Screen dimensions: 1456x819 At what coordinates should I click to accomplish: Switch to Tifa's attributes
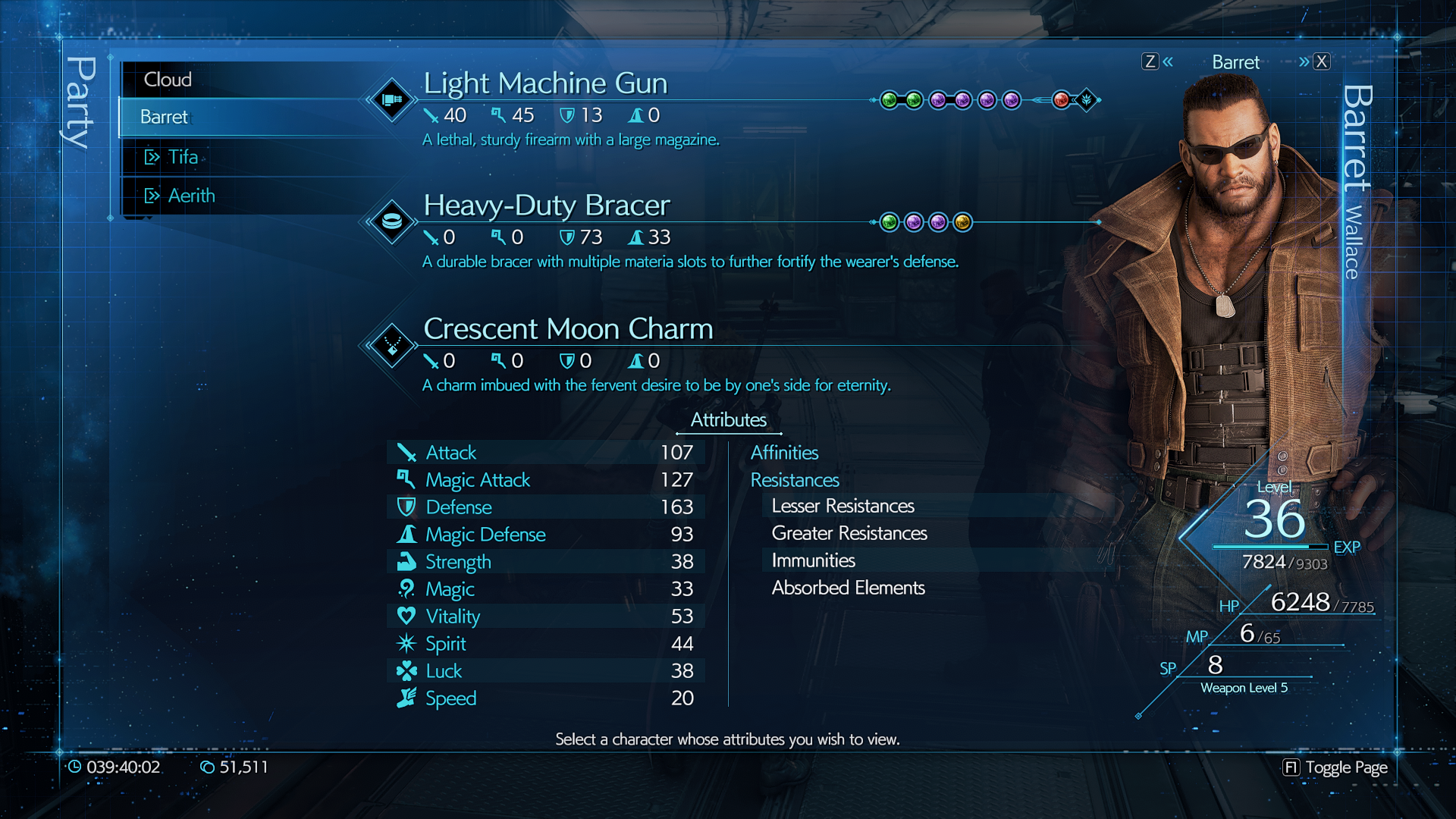click(x=183, y=157)
